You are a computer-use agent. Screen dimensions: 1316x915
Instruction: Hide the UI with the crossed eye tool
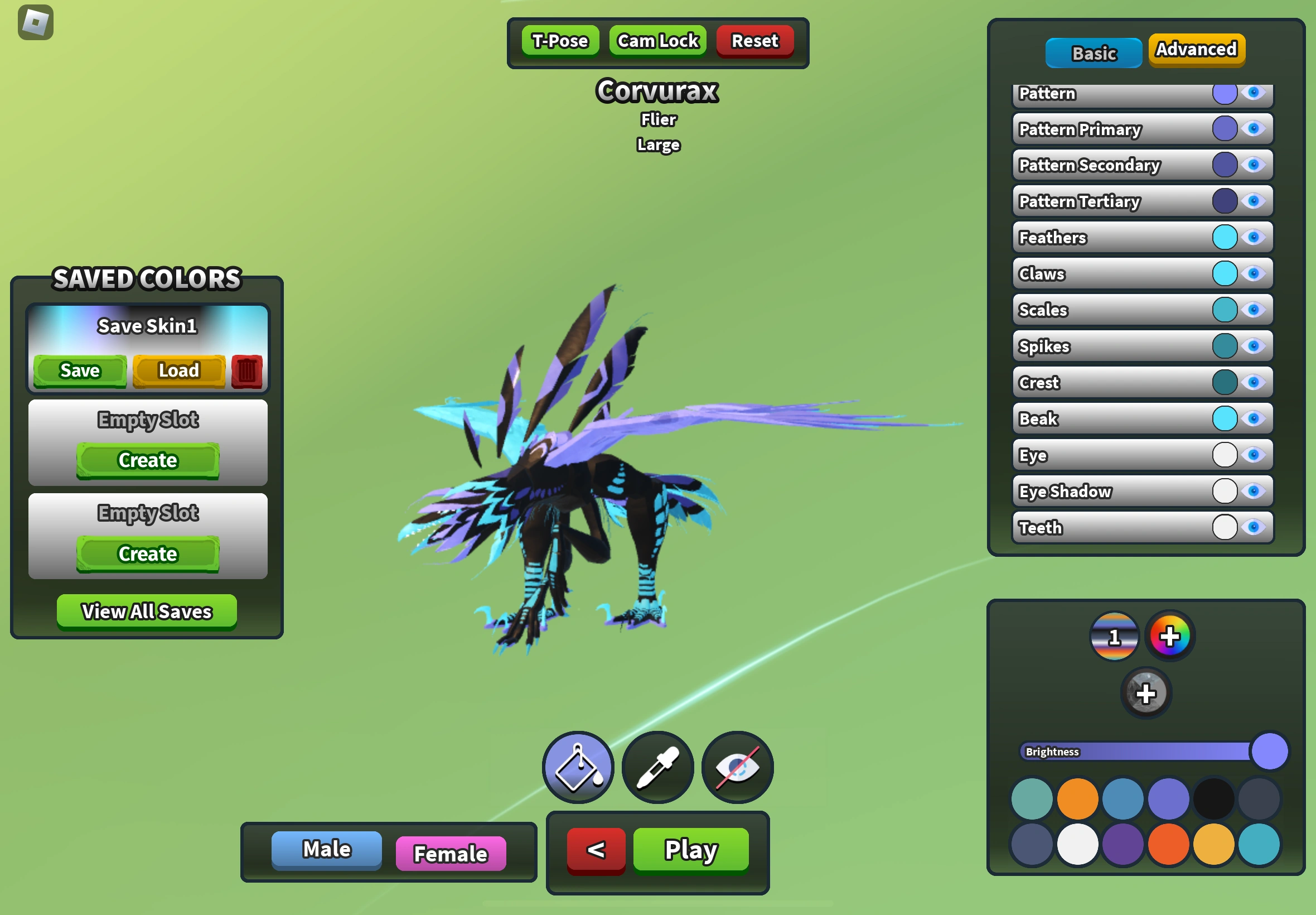click(x=737, y=768)
